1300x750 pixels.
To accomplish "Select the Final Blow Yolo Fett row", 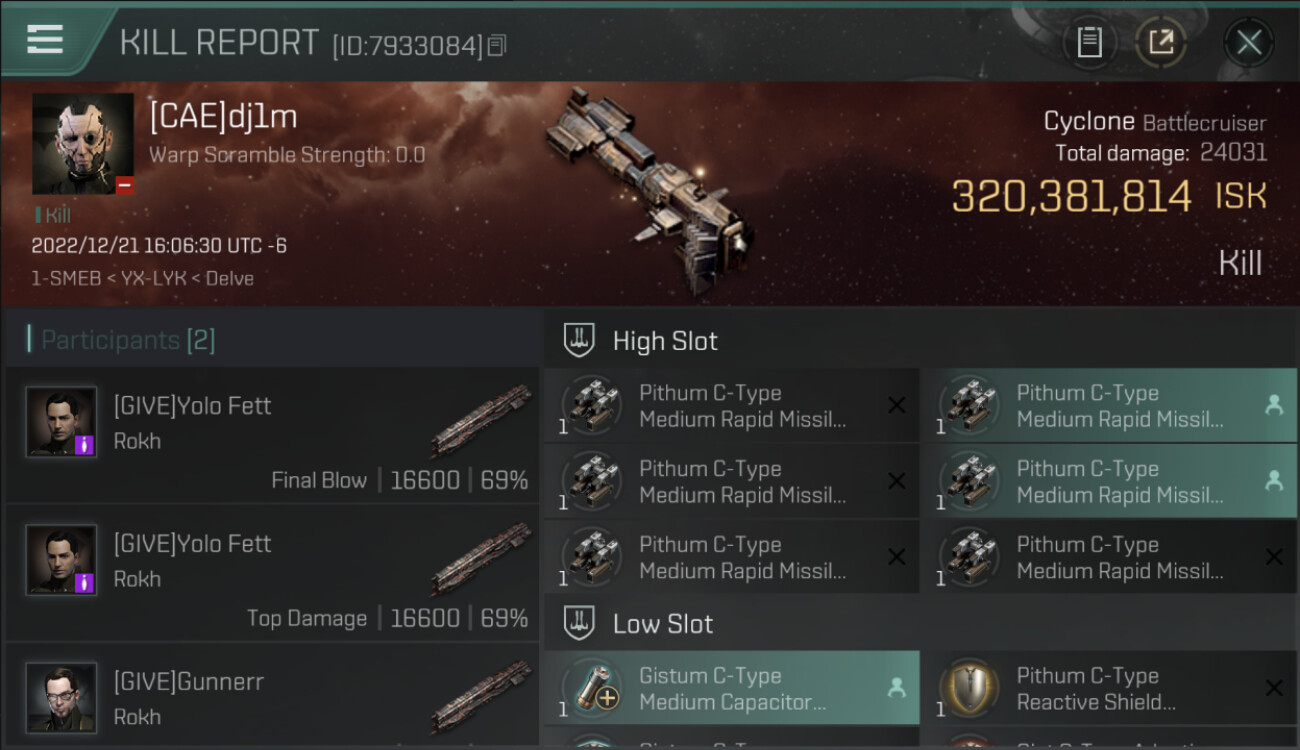I will pyautogui.click(x=272, y=436).
